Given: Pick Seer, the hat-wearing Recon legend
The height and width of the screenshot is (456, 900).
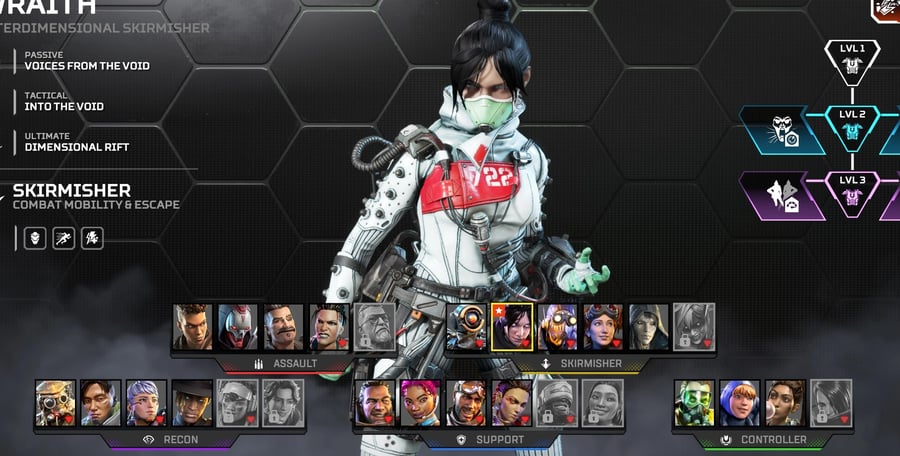Looking at the screenshot, I should point(191,403).
